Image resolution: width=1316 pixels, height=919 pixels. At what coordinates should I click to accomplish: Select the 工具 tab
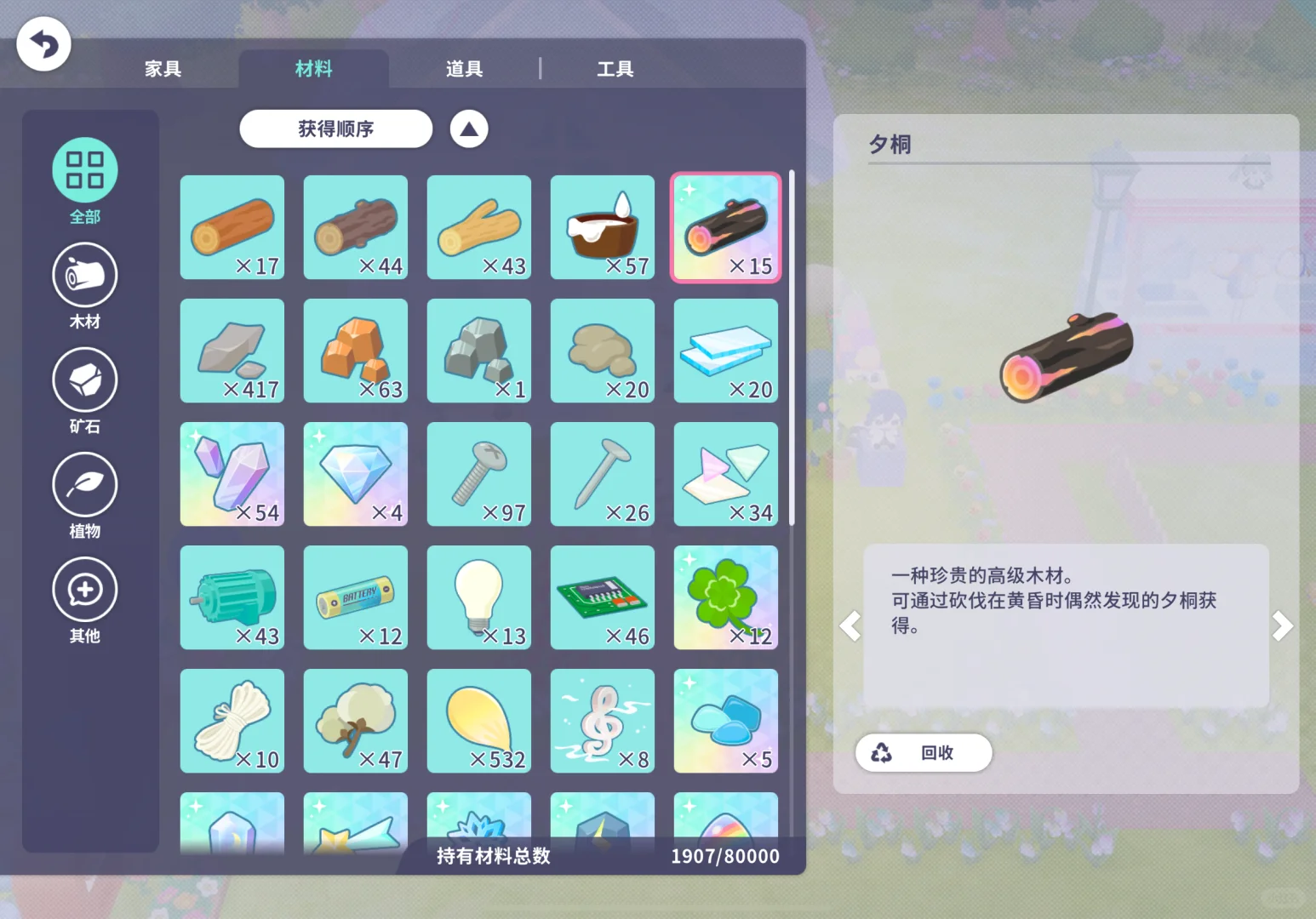(x=615, y=69)
